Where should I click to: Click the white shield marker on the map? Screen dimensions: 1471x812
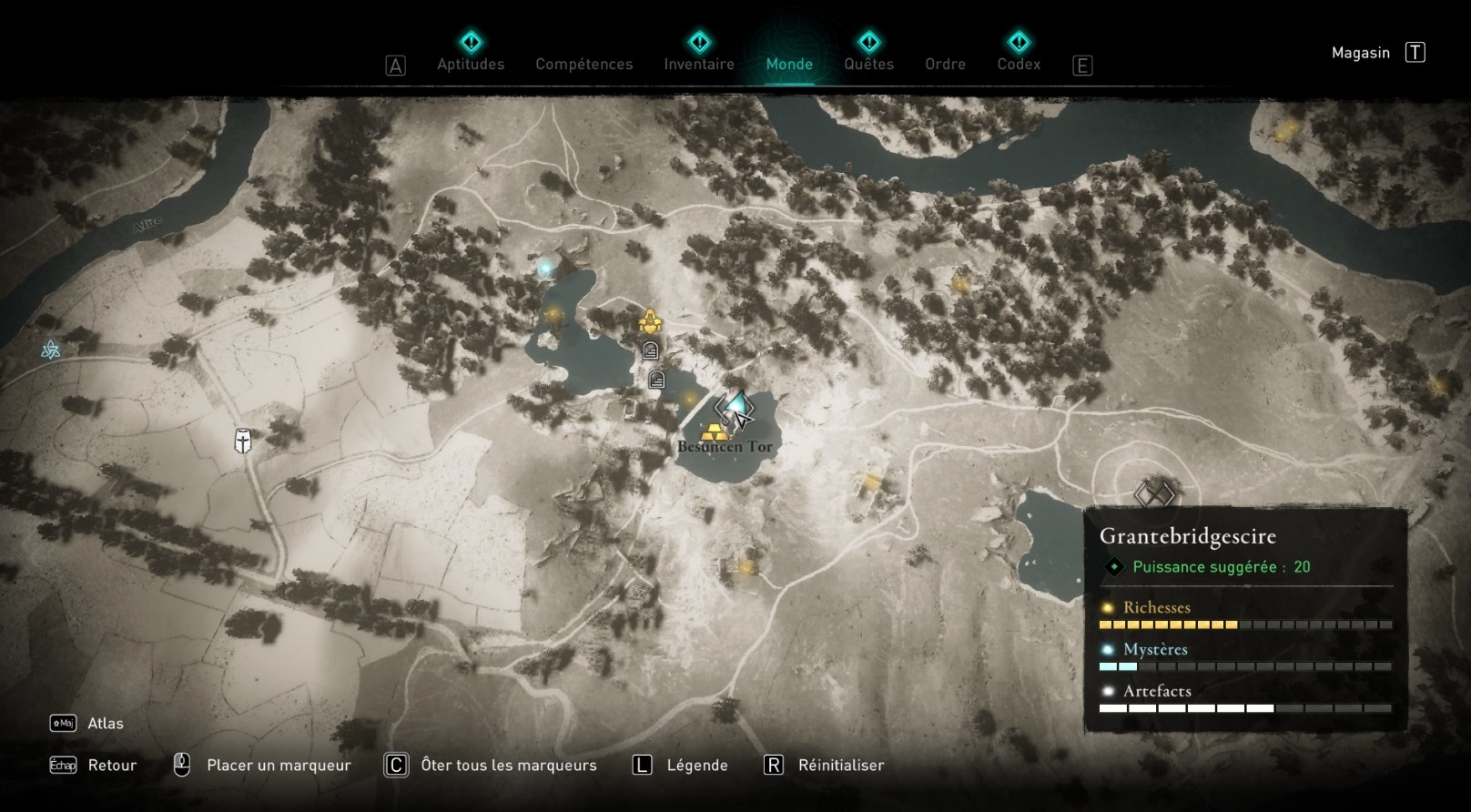pos(243,442)
